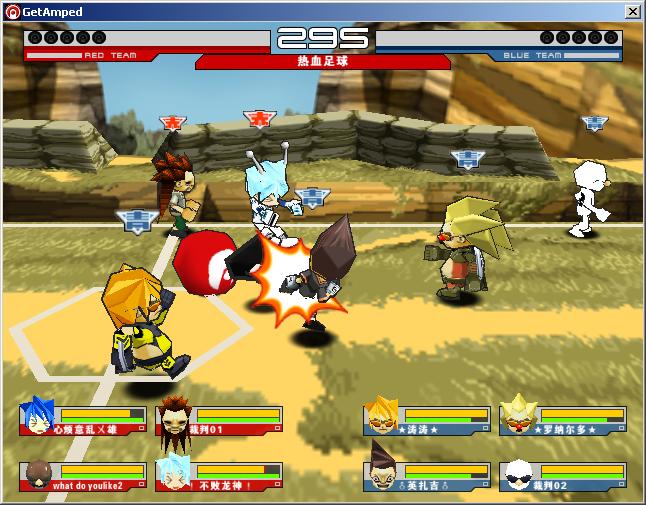
Task: Close the GetAmped window
Action: [632, 11]
